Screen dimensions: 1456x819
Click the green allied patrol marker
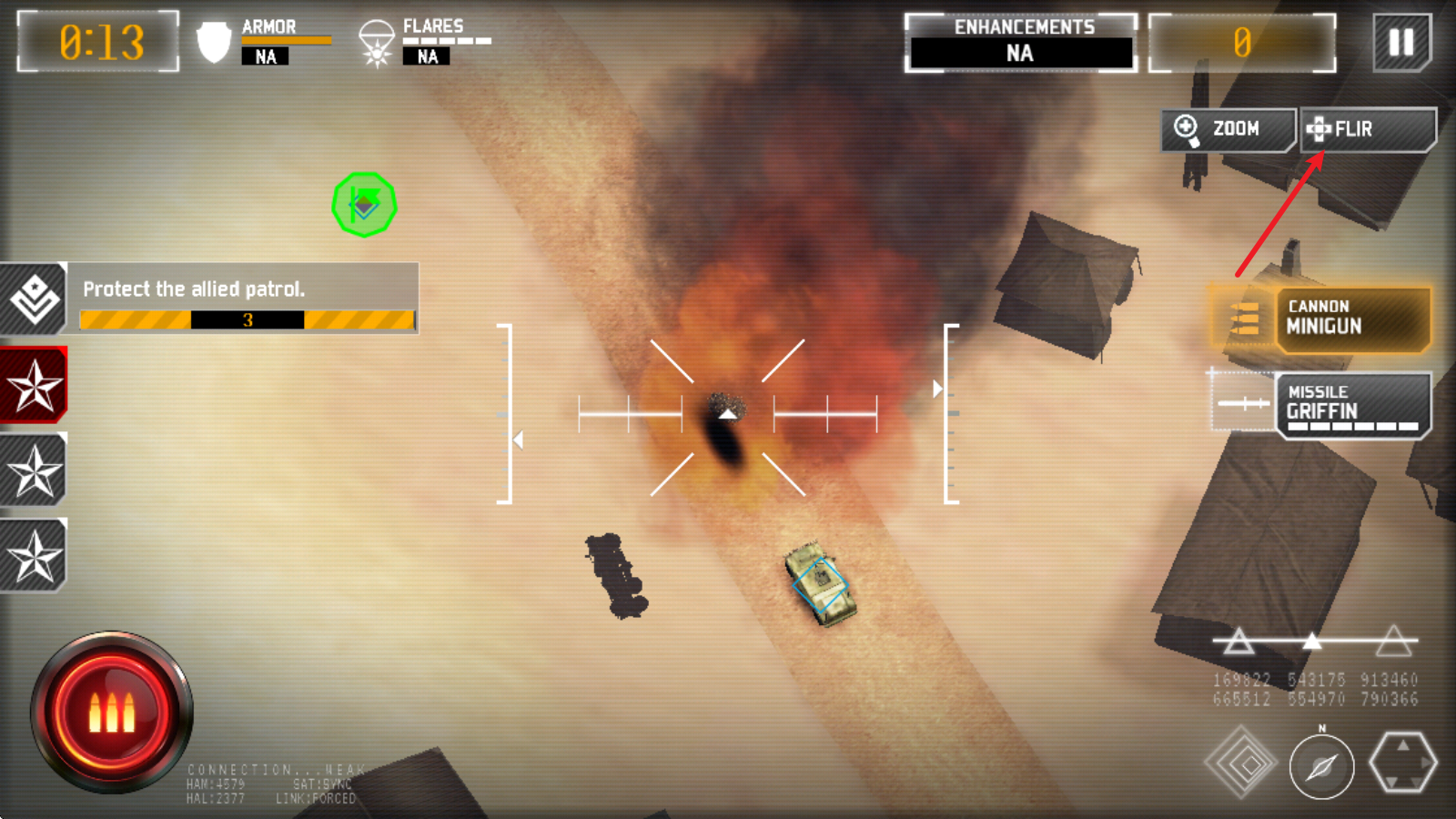364,205
